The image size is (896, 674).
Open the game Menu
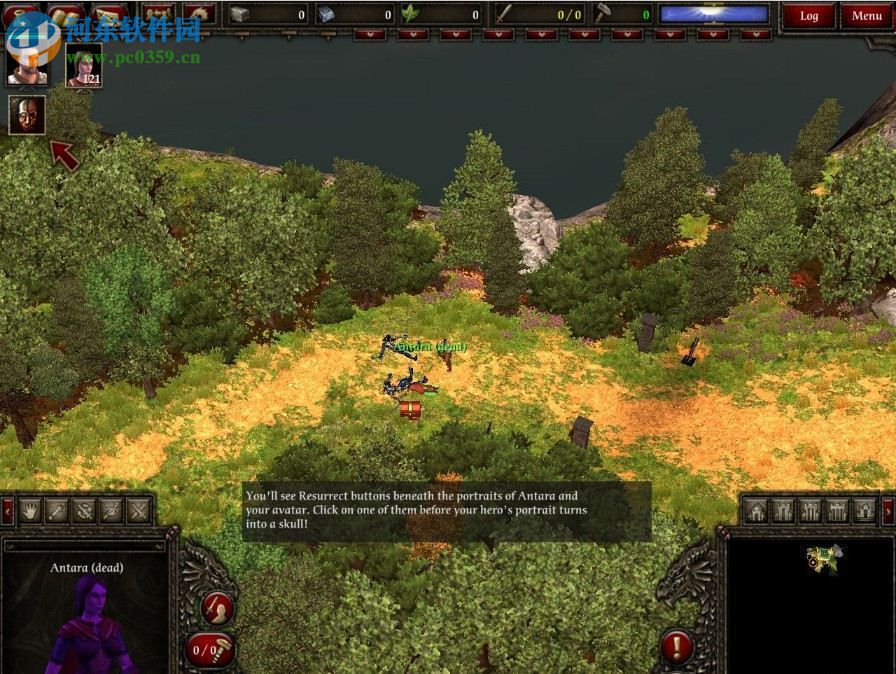866,15
